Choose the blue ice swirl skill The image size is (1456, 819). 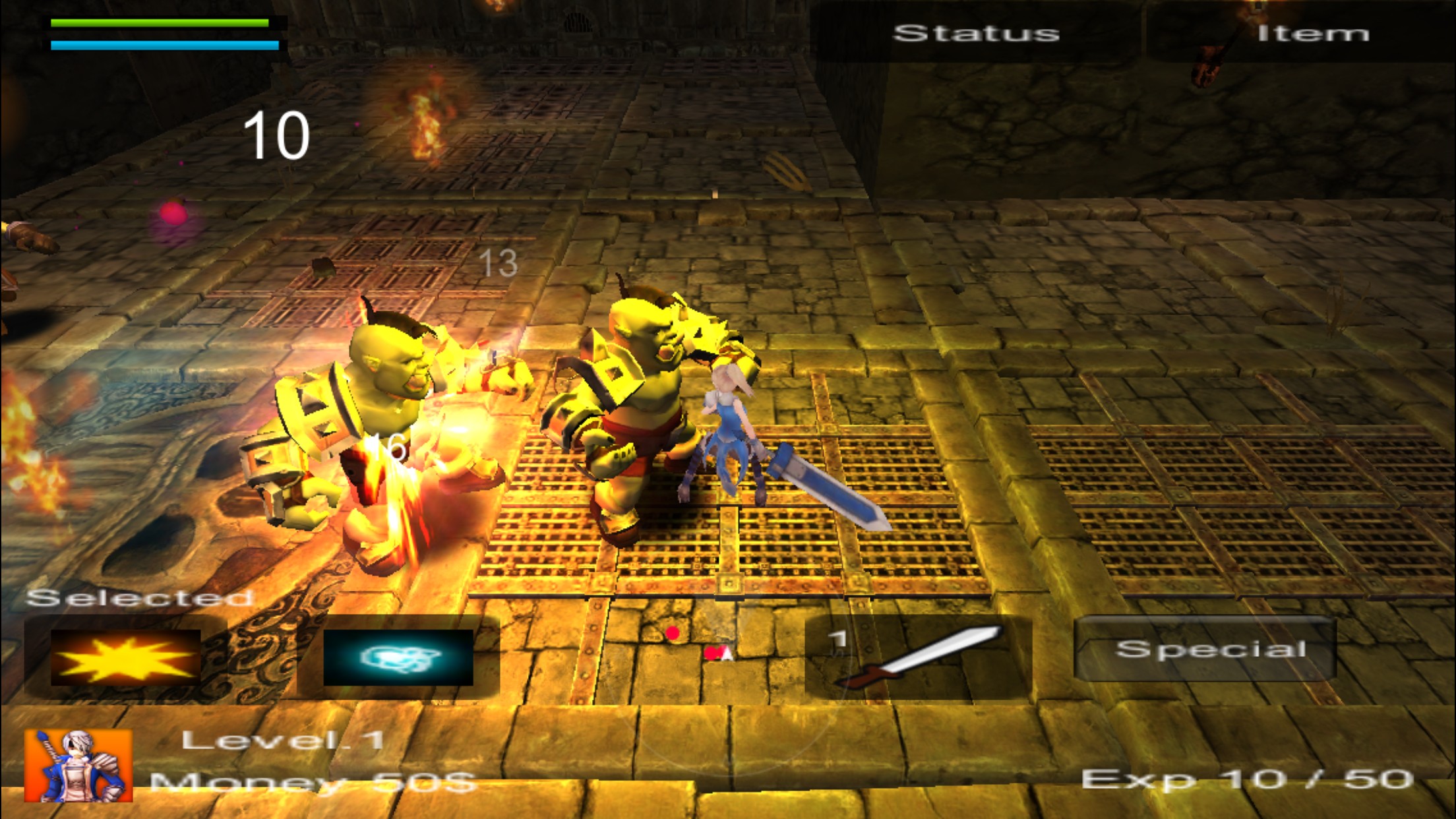click(398, 657)
